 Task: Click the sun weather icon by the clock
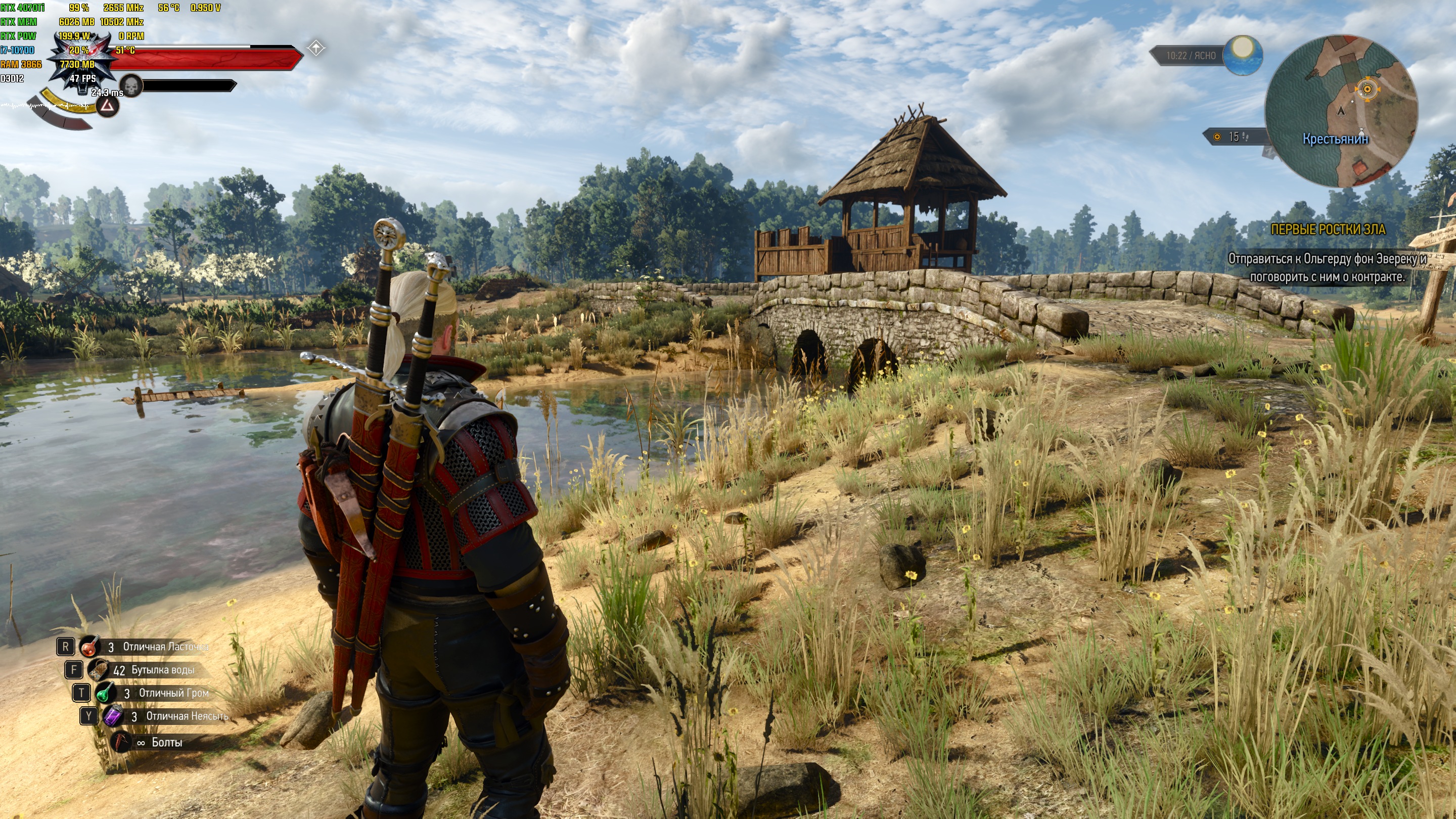pos(1242,55)
